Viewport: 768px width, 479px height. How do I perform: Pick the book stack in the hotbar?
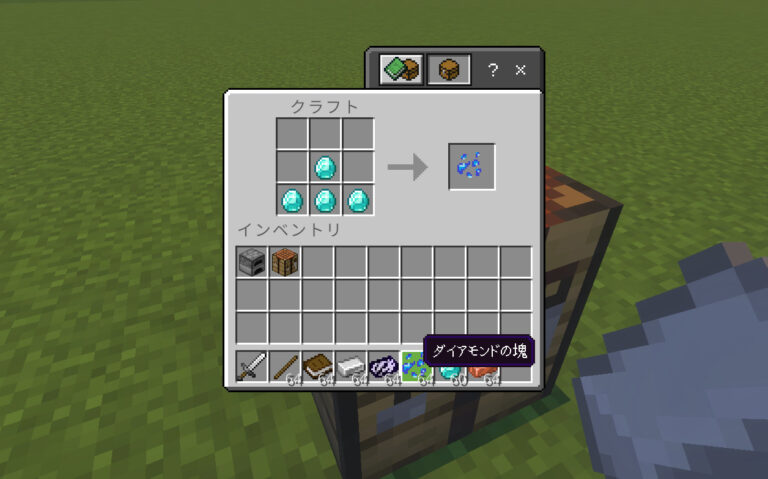(318, 366)
